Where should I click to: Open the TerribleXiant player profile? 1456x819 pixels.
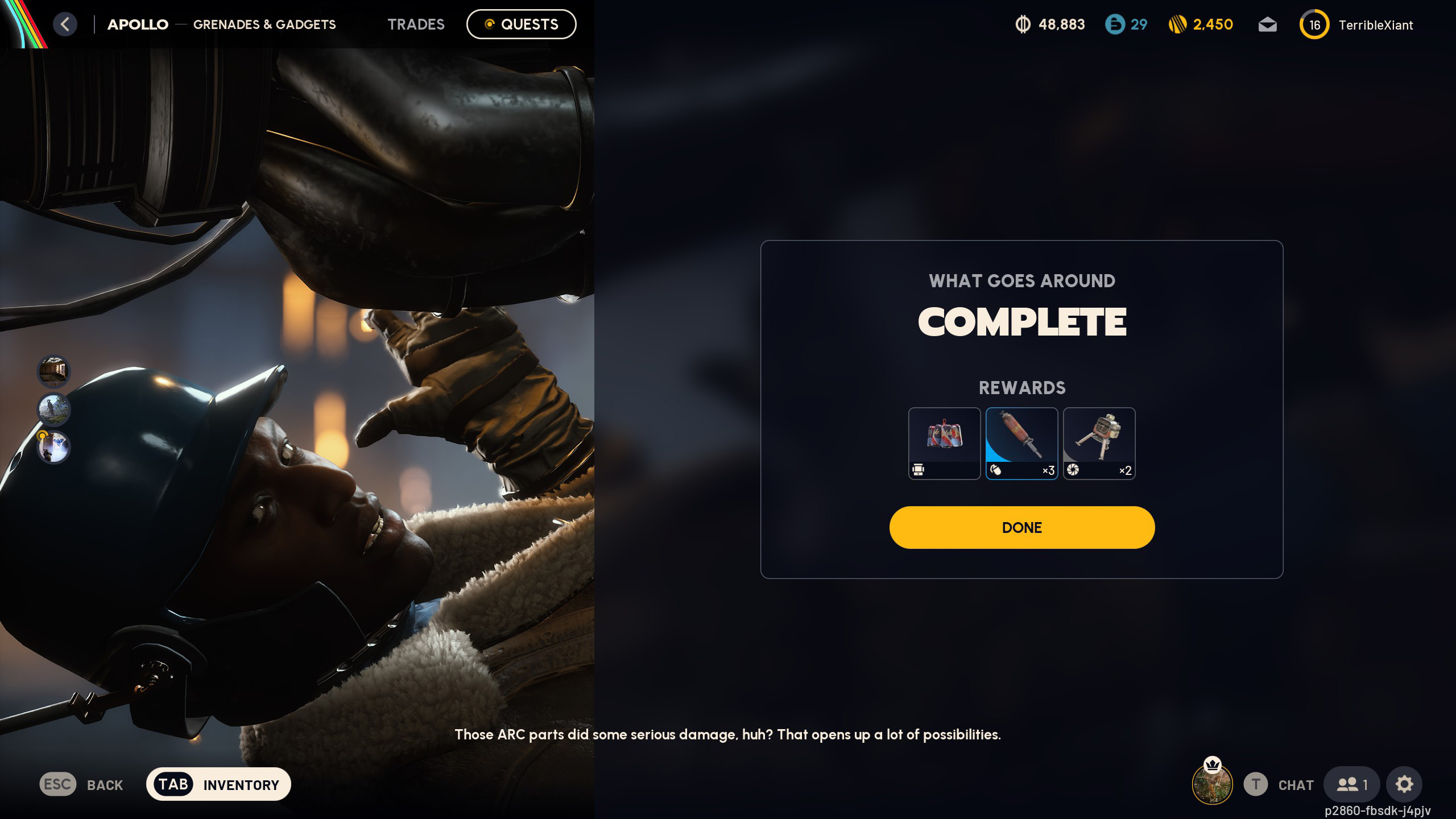click(x=1375, y=25)
